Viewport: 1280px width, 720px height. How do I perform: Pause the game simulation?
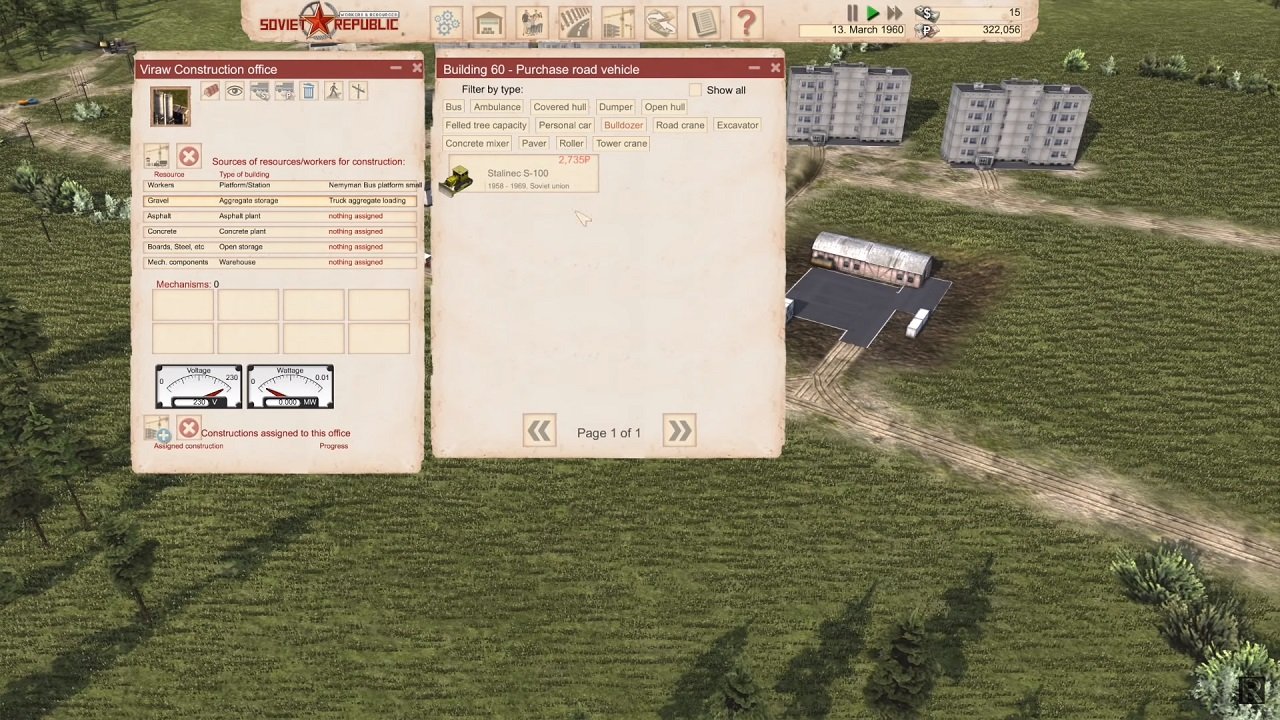852,13
